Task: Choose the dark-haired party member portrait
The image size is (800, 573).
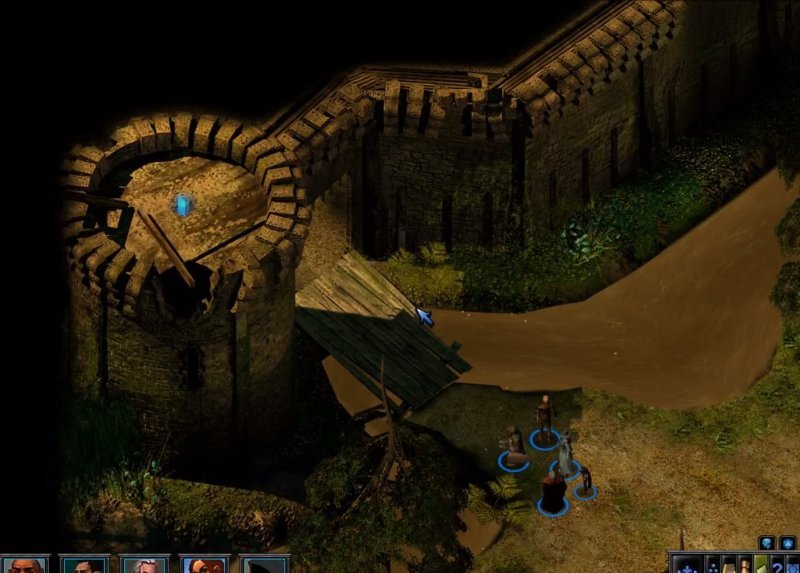Action: point(84,564)
